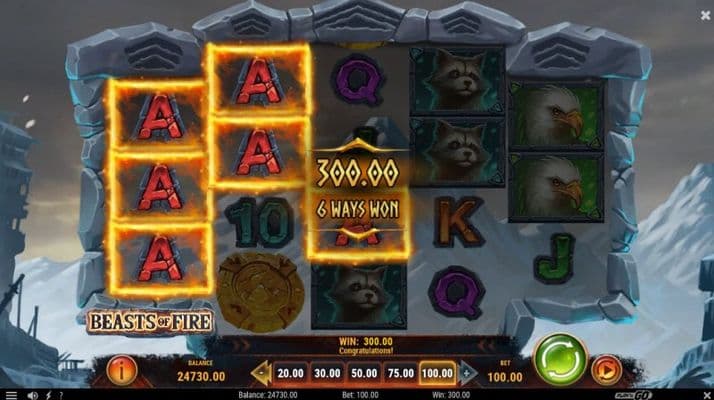
Task: Open the paytable info button
Action: [122, 371]
